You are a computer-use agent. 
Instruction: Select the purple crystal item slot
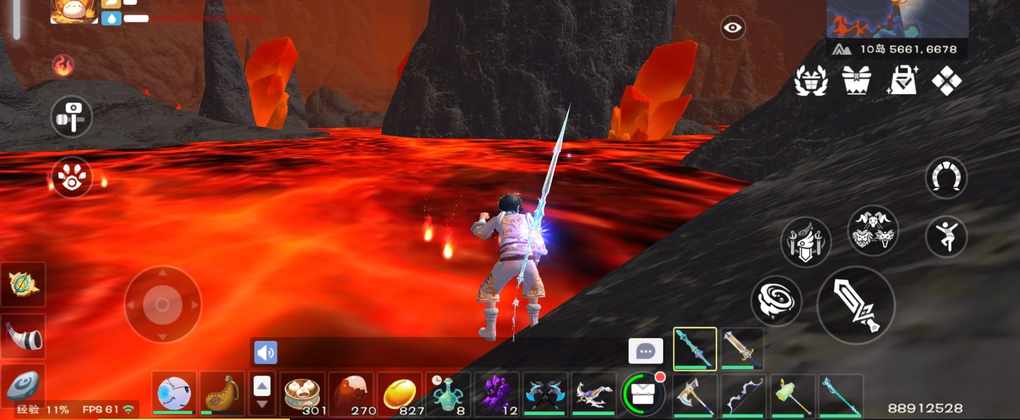(x=497, y=393)
